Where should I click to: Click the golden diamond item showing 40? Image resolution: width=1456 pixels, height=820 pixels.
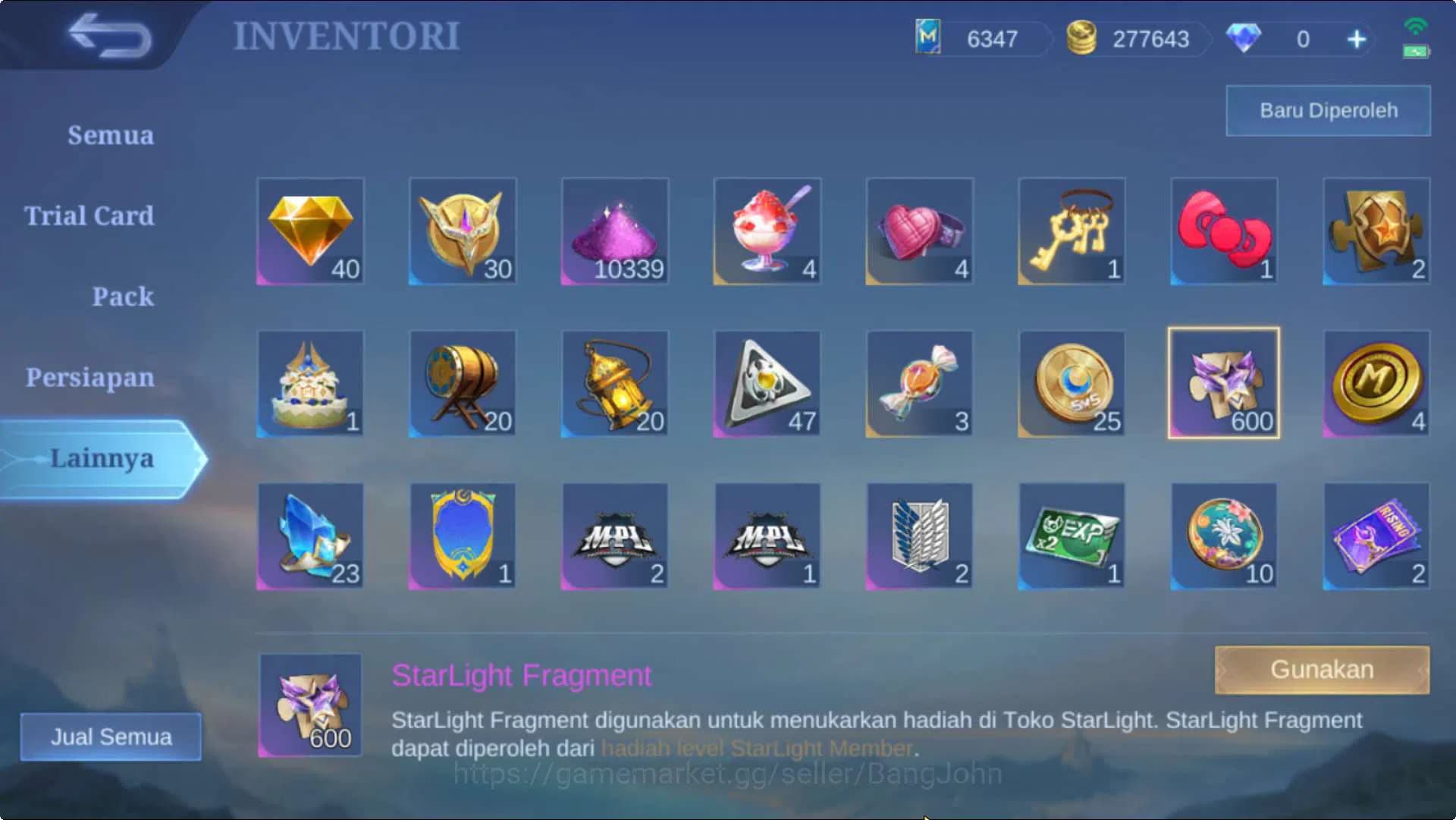pos(311,231)
